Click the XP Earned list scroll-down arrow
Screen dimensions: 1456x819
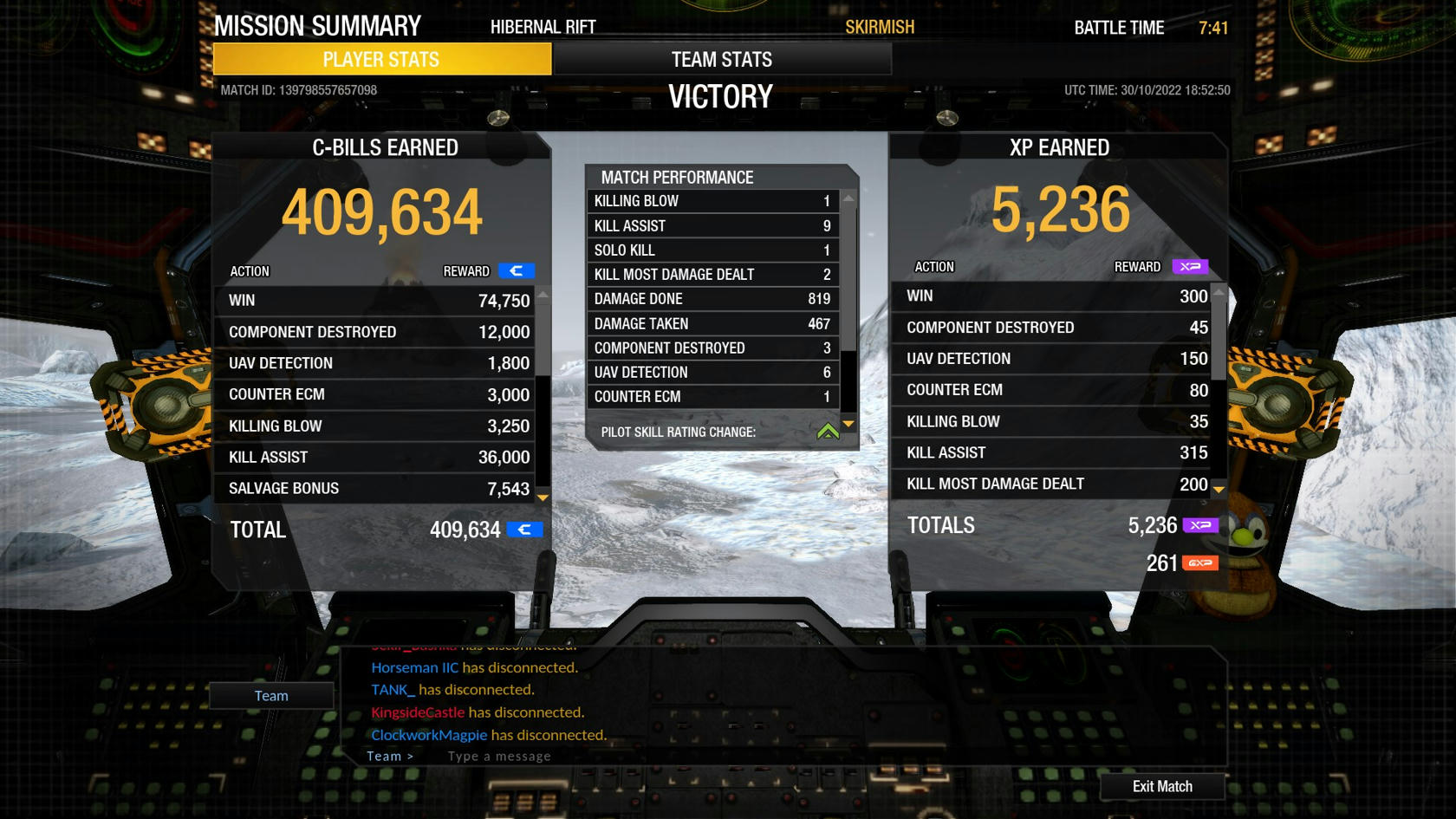tap(1219, 490)
